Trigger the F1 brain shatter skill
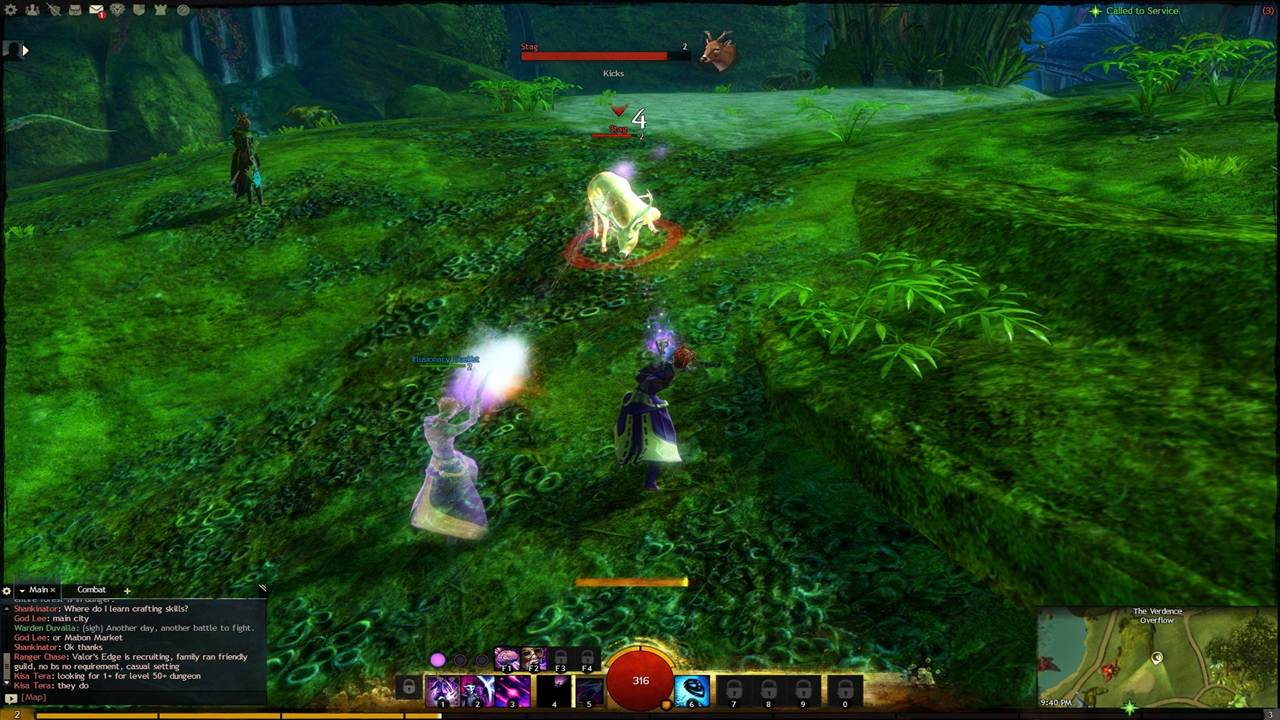 (507, 660)
